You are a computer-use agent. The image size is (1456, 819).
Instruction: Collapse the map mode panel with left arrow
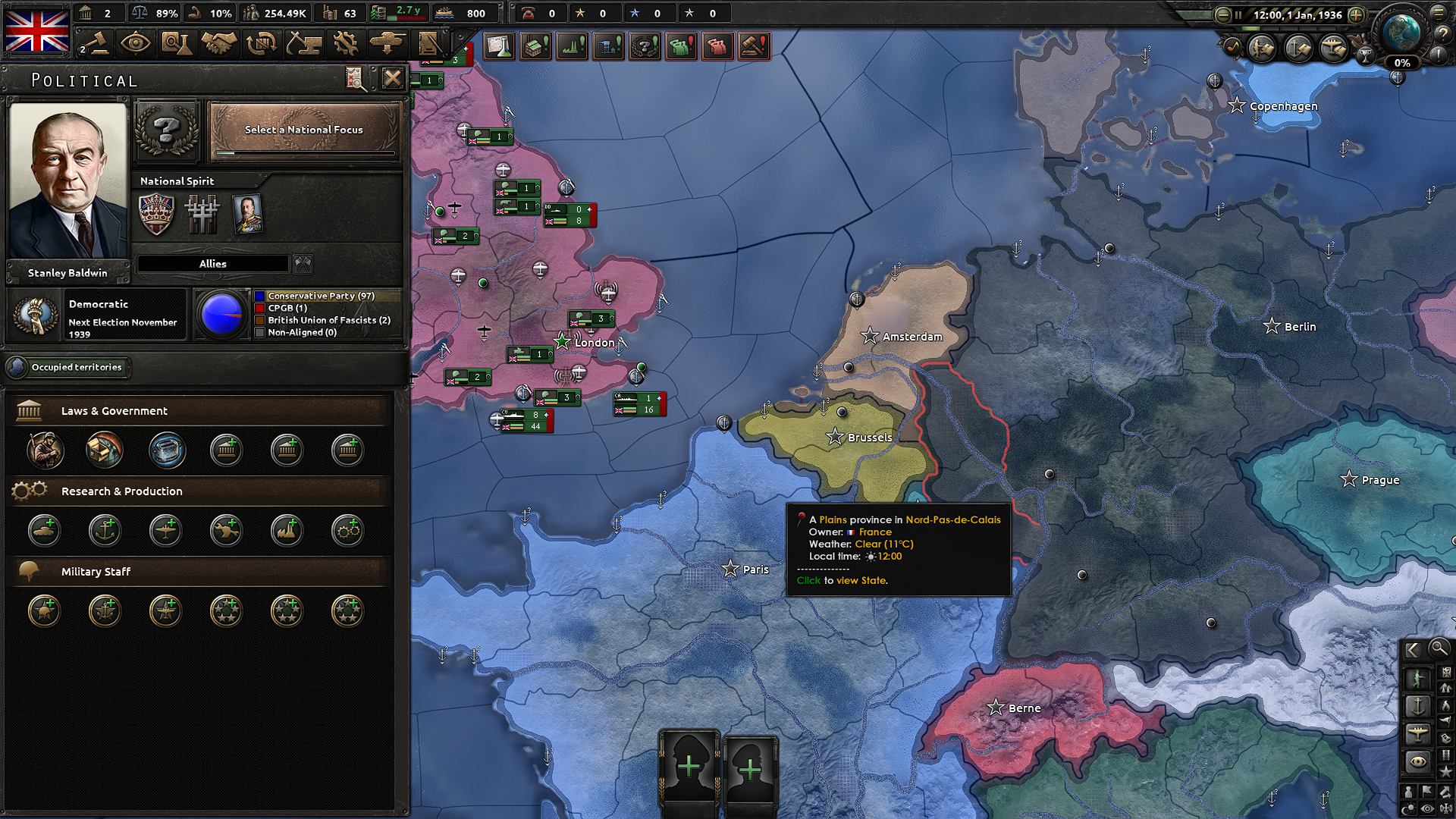(x=1413, y=649)
